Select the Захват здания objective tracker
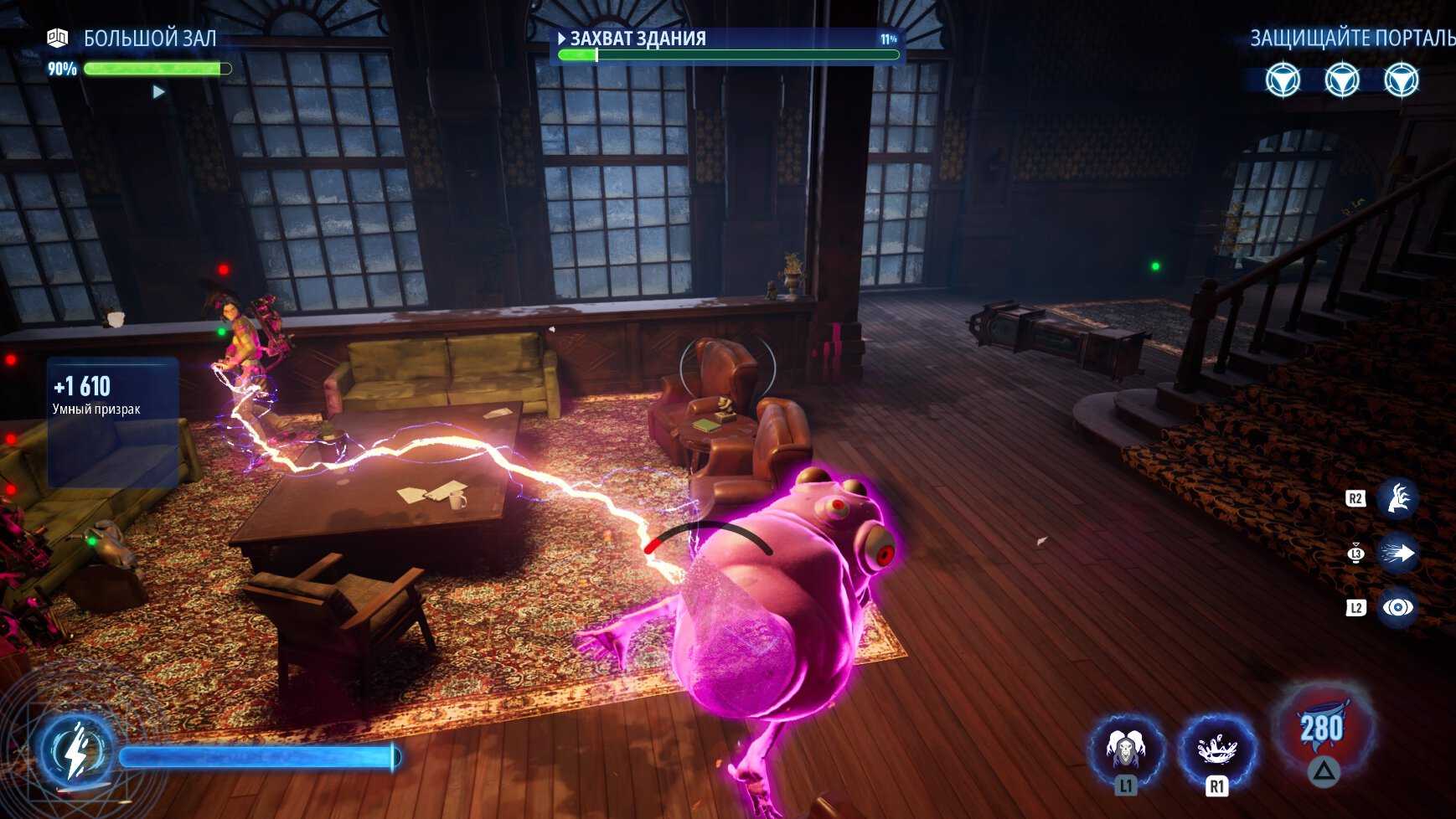Screen dimensions: 1456x819 pyautogui.click(x=725, y=45)
